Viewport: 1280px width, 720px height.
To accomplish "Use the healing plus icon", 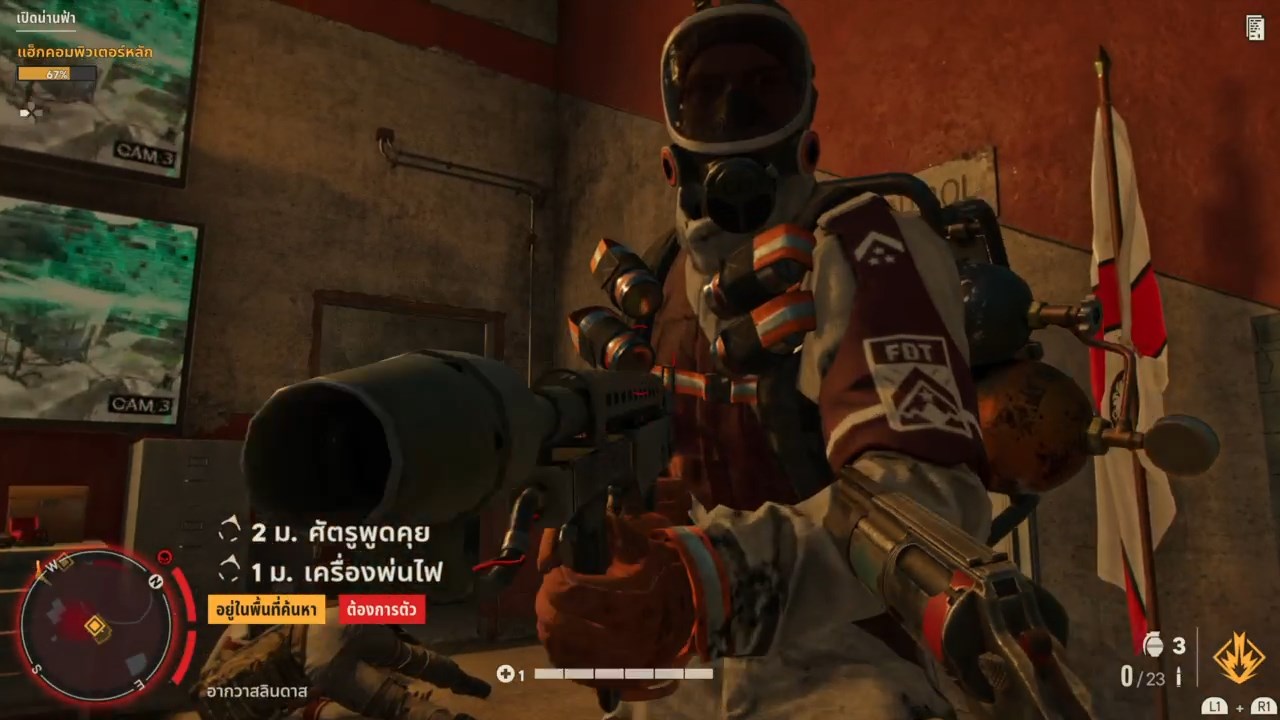I will pos(505,674).
